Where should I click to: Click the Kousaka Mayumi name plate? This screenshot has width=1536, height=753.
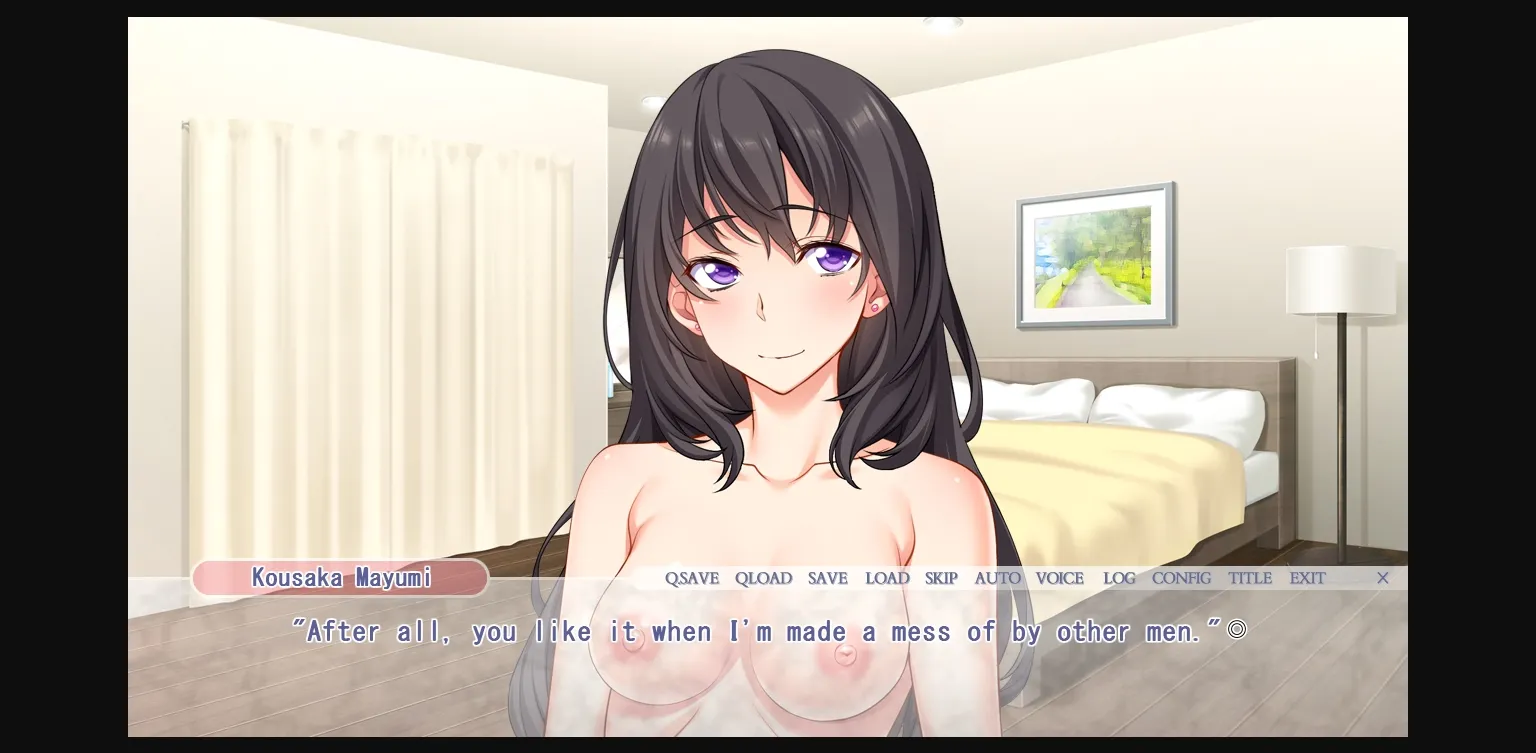341,578
